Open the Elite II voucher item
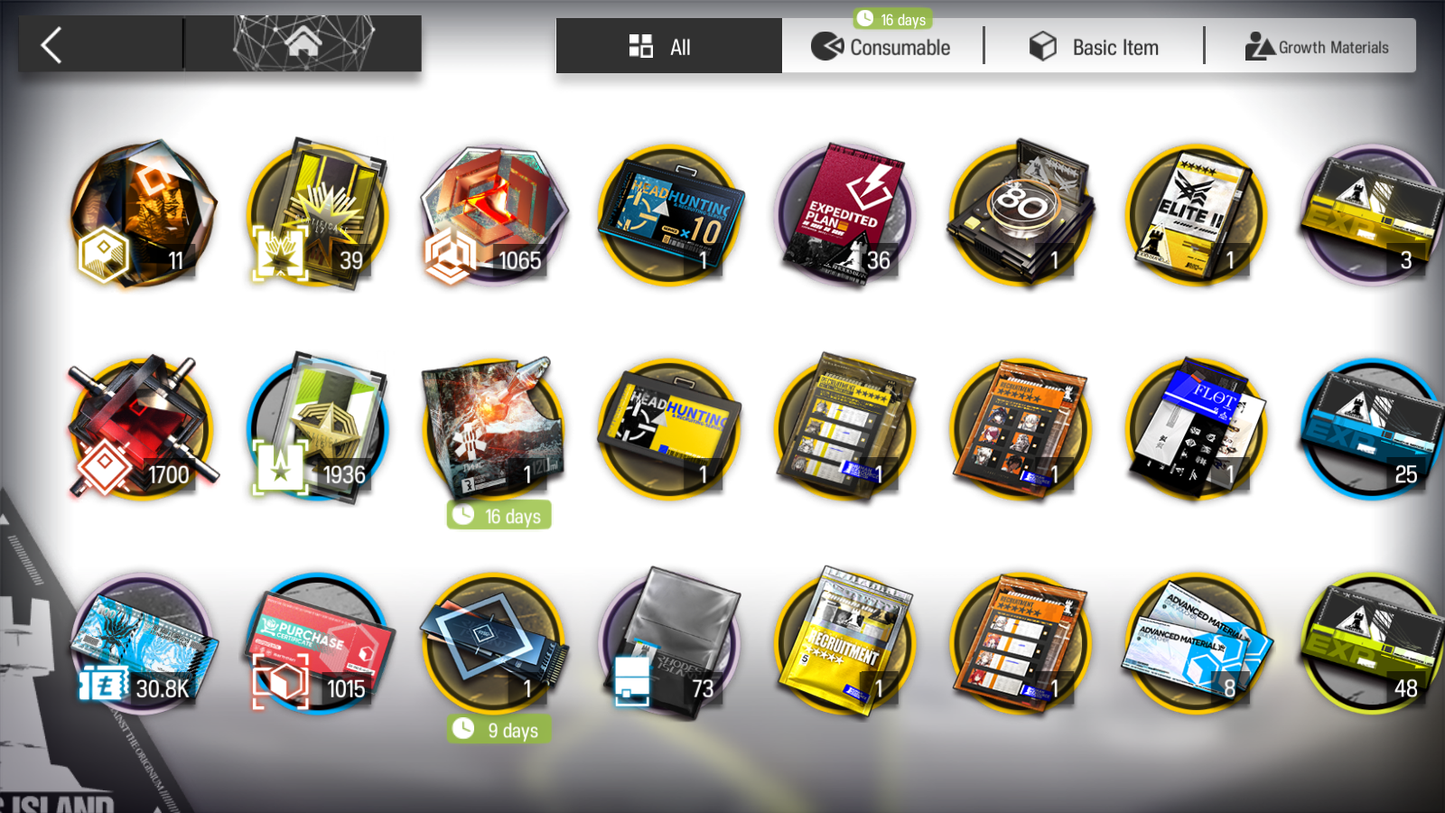Image resolution: width=1445 pixels, height=813 pixels. (1196, 215)
